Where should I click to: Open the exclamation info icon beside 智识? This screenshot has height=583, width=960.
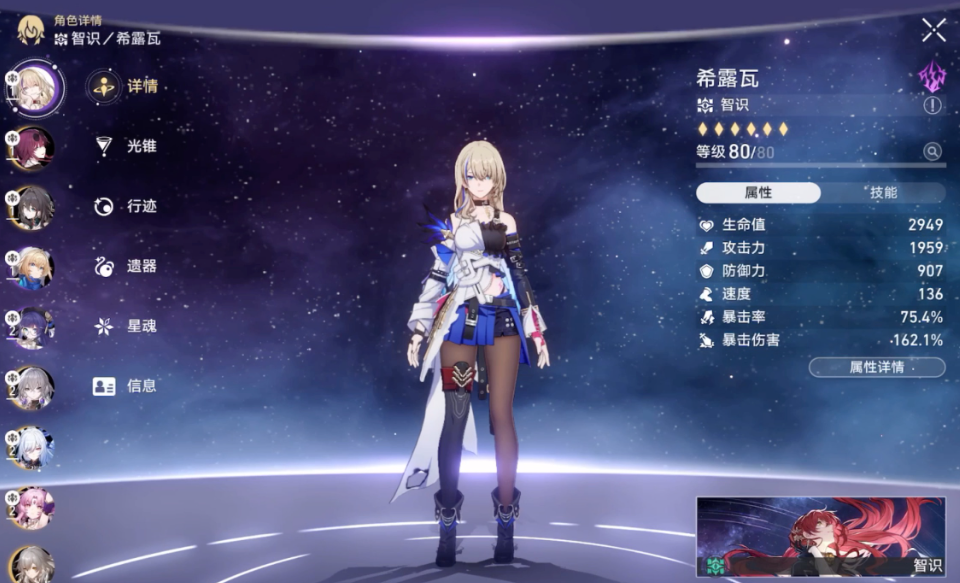coord(932,105)
